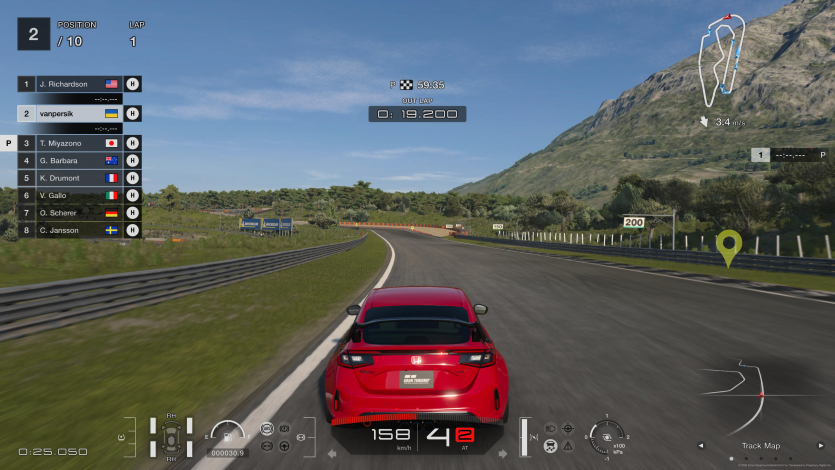Click the hazard warning triangle icon
835x470 pixels.
[x=568, y=445]
